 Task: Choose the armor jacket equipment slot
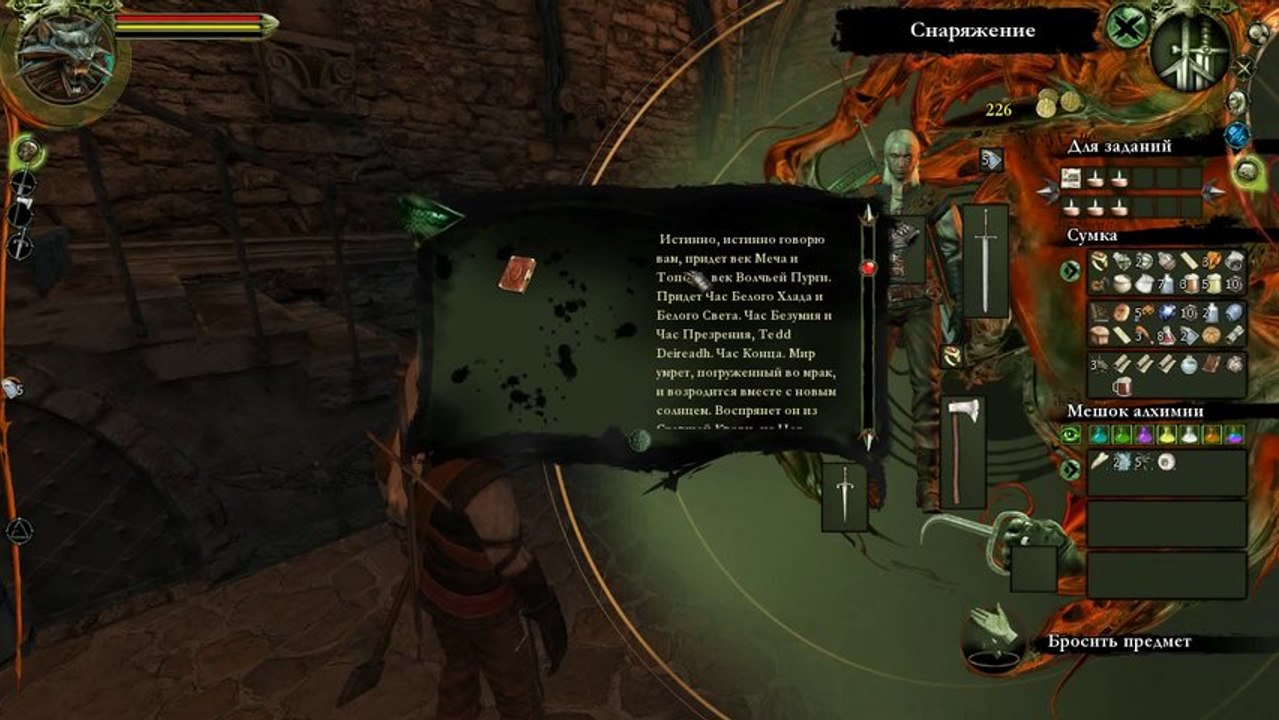coord(907,246)
